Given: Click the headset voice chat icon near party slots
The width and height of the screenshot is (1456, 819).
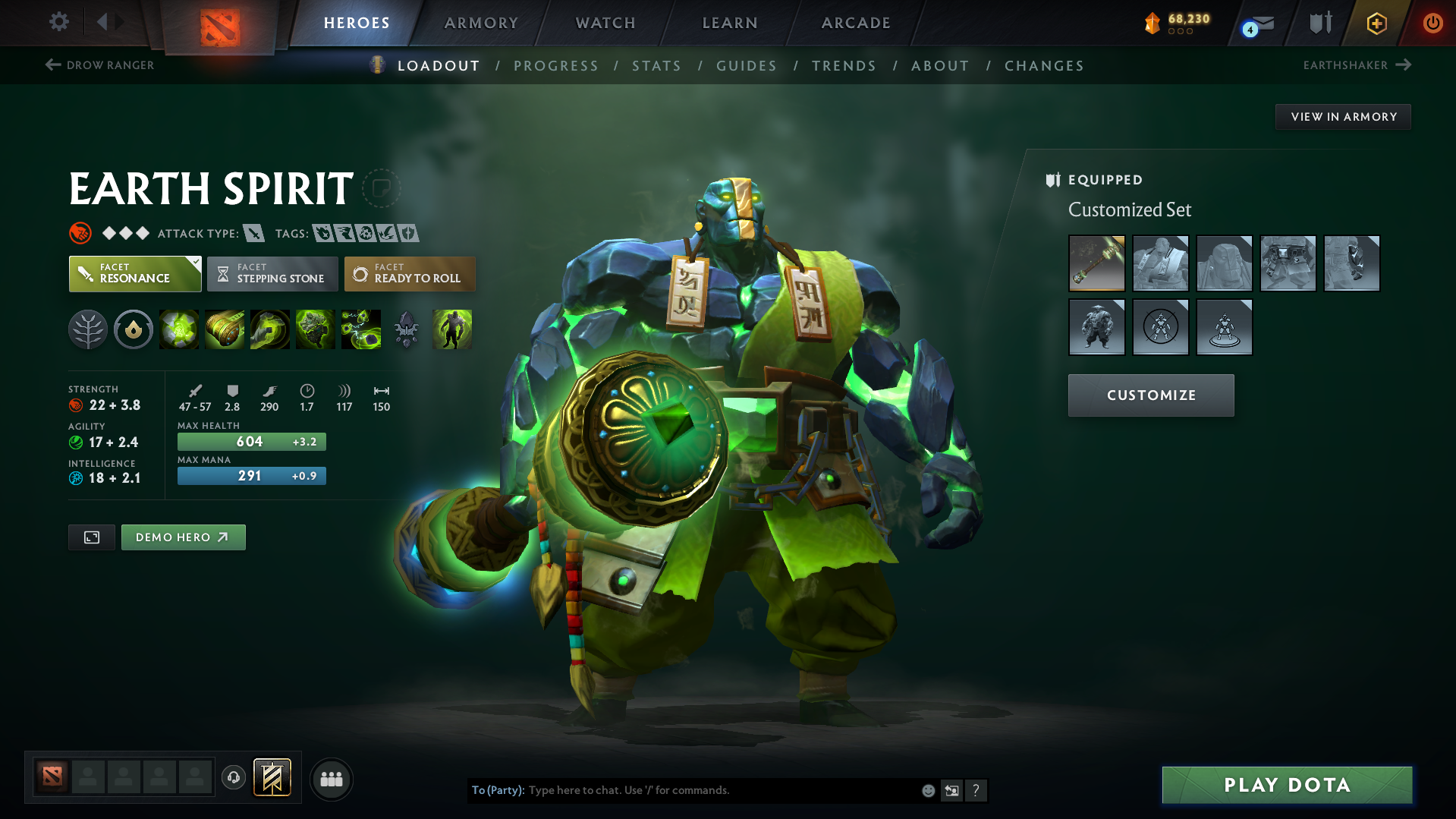Looking at the screenshot, I should pyautogui.click(x=234, y=779).
